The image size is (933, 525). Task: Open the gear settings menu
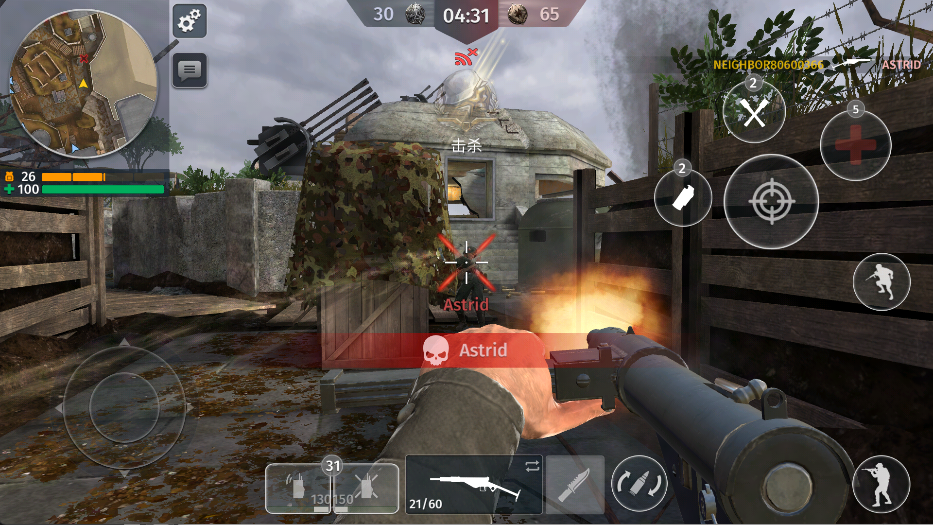coord(189,20)
